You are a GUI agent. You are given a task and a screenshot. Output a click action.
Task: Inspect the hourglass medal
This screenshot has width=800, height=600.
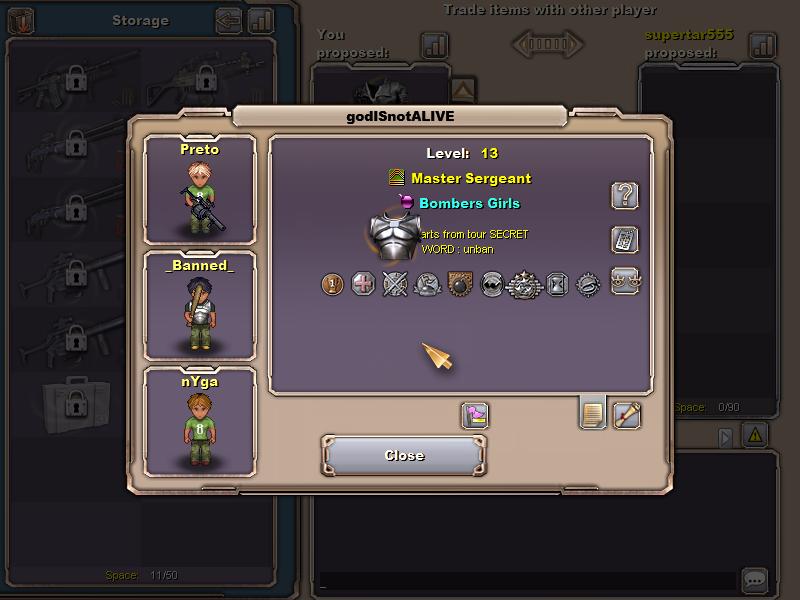[557, 285]
